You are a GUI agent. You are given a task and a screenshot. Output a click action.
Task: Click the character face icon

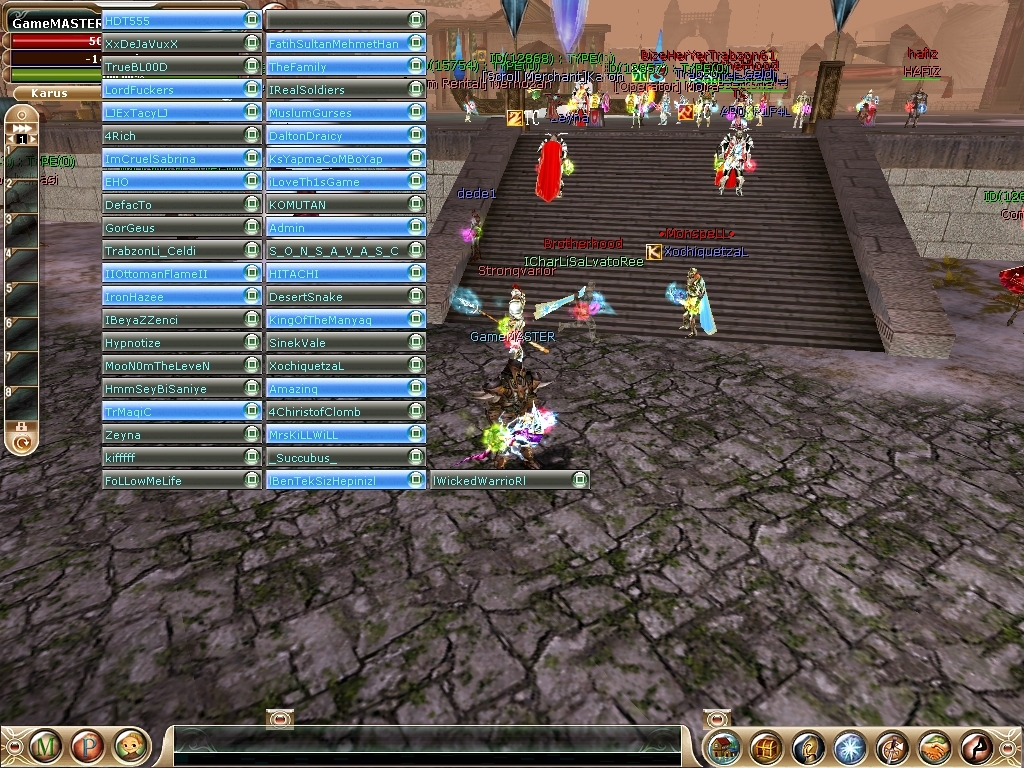131,745
